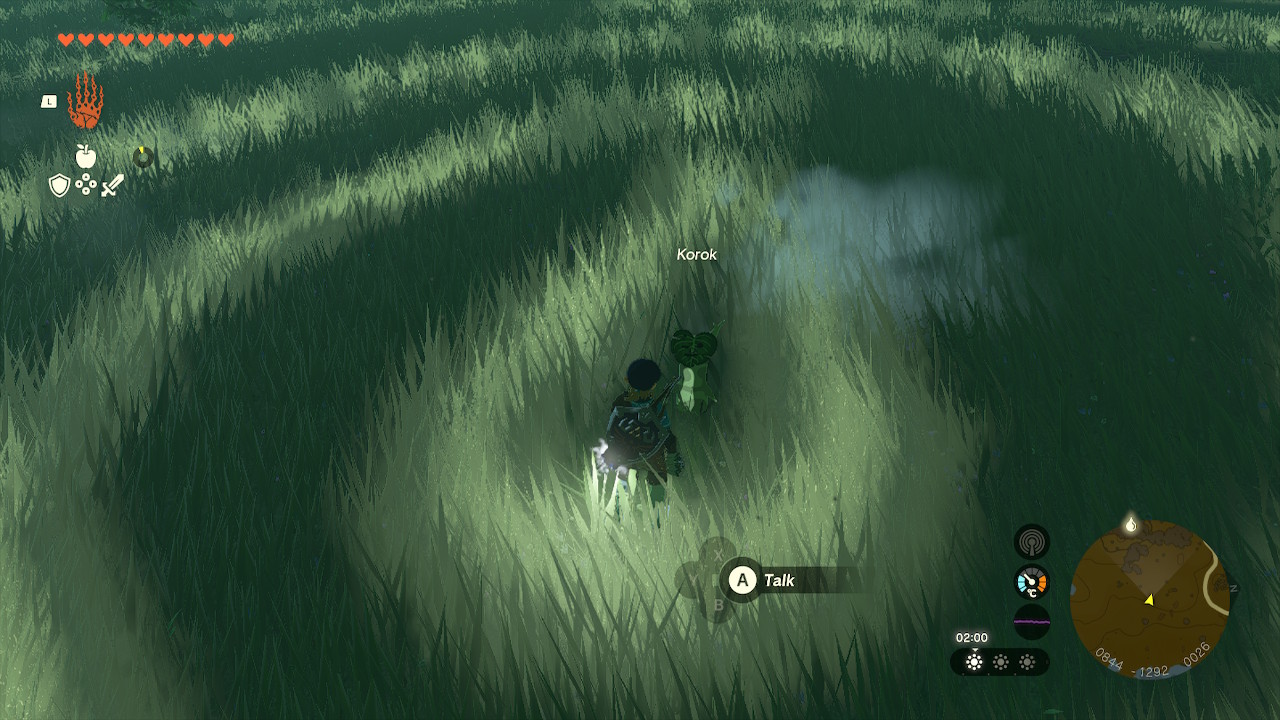Click the materials dots icon

coord(87,187)
